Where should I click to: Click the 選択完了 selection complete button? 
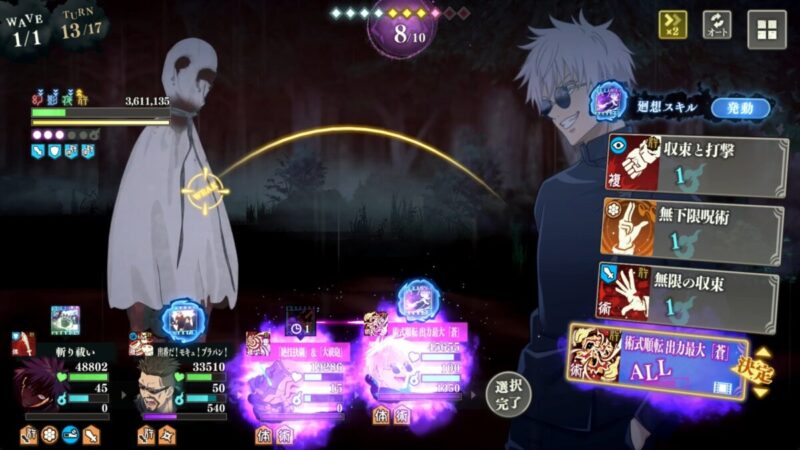[508, 395]
